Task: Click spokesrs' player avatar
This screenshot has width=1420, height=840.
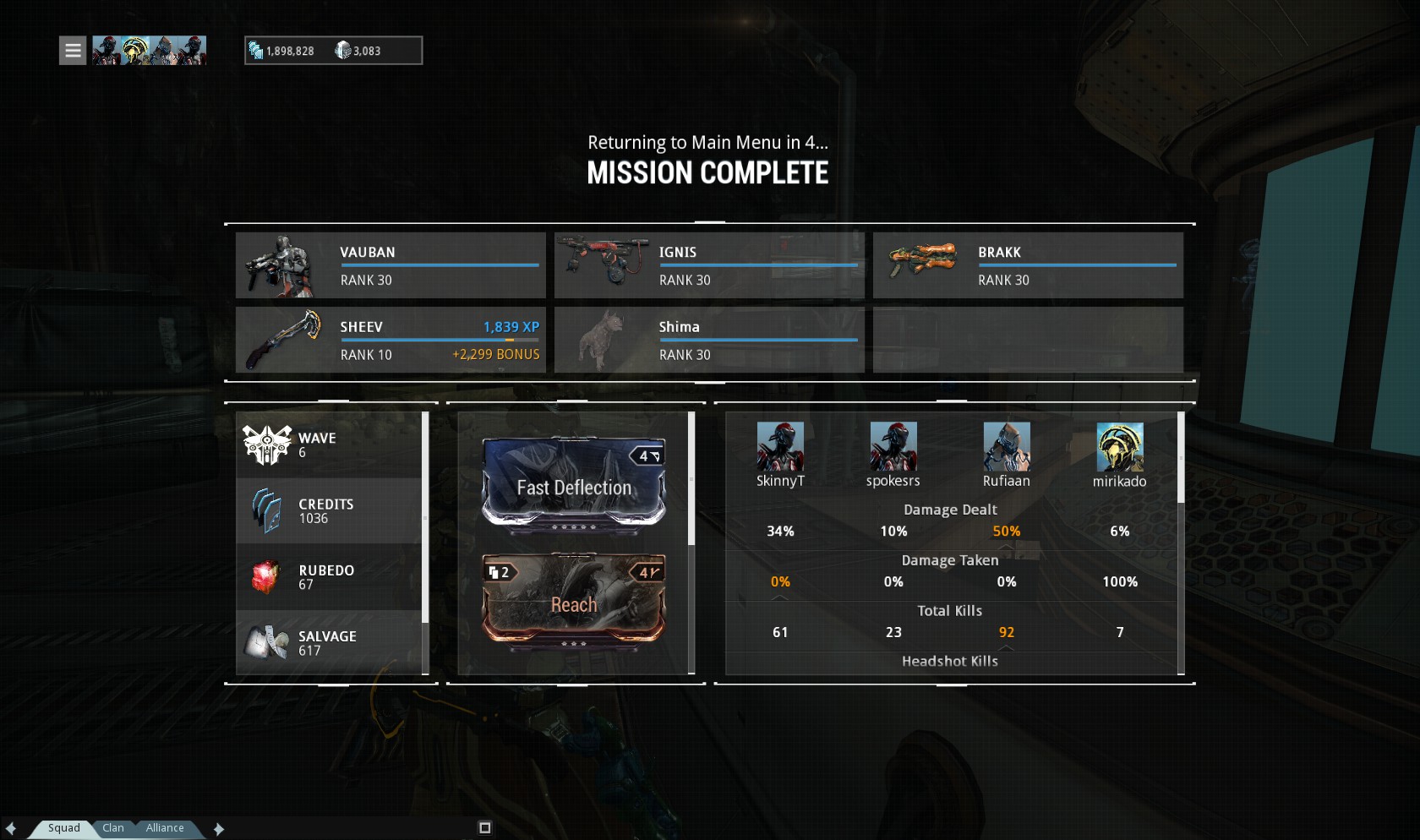Action: point(893,447)
